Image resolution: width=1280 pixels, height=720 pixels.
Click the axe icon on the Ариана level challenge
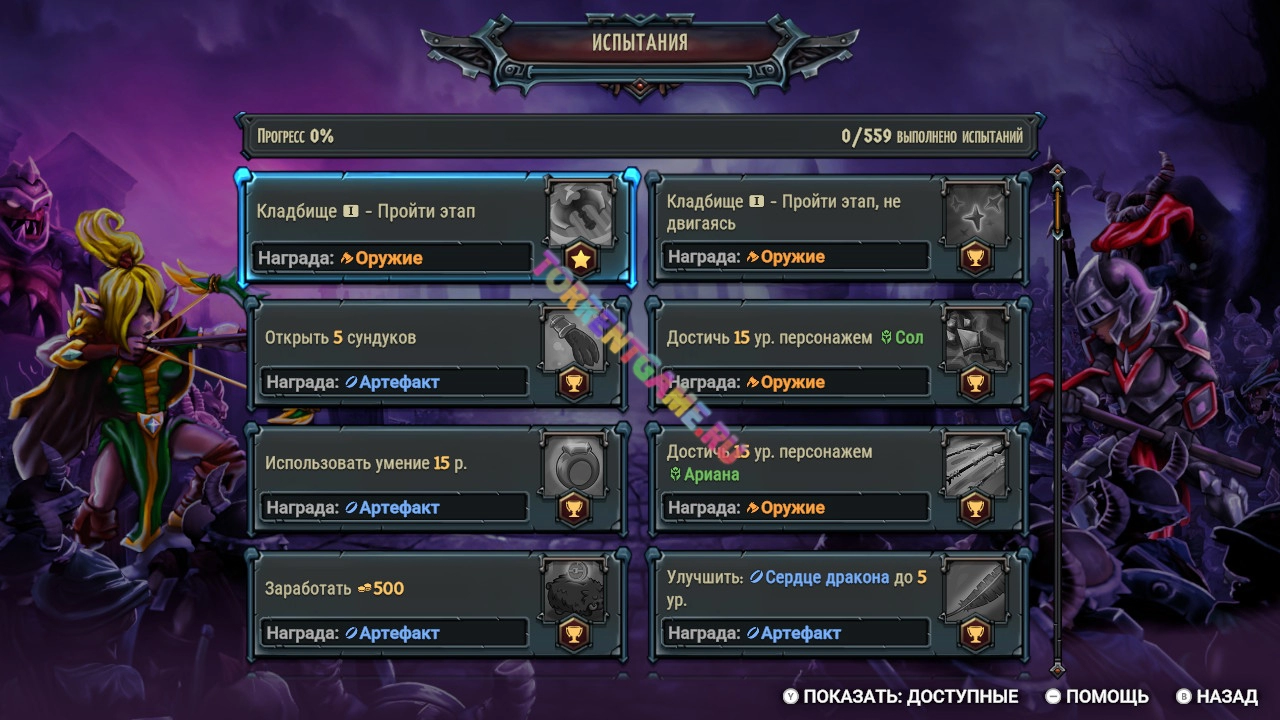(x=975, y=465)
